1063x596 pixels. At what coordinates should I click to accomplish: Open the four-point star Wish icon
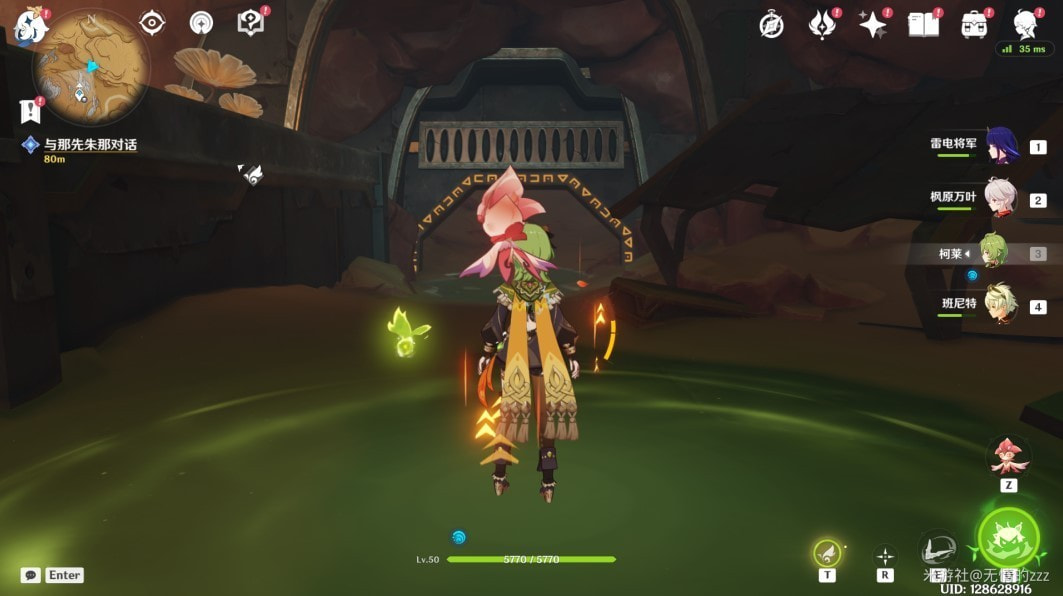pyautogui.click(x=873, y=25)
